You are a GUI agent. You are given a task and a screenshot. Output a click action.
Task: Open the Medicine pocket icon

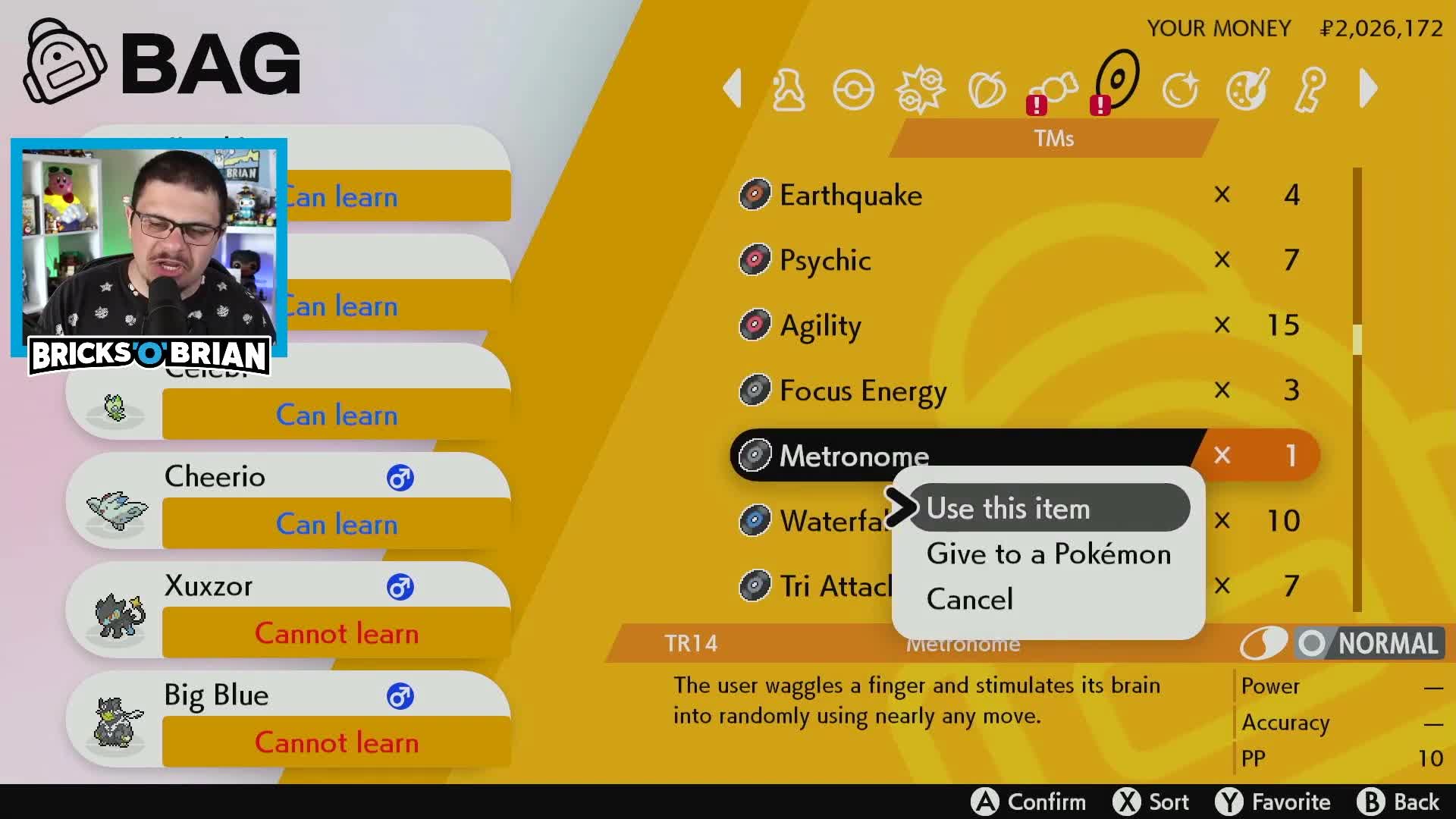[x=789, y=89]
